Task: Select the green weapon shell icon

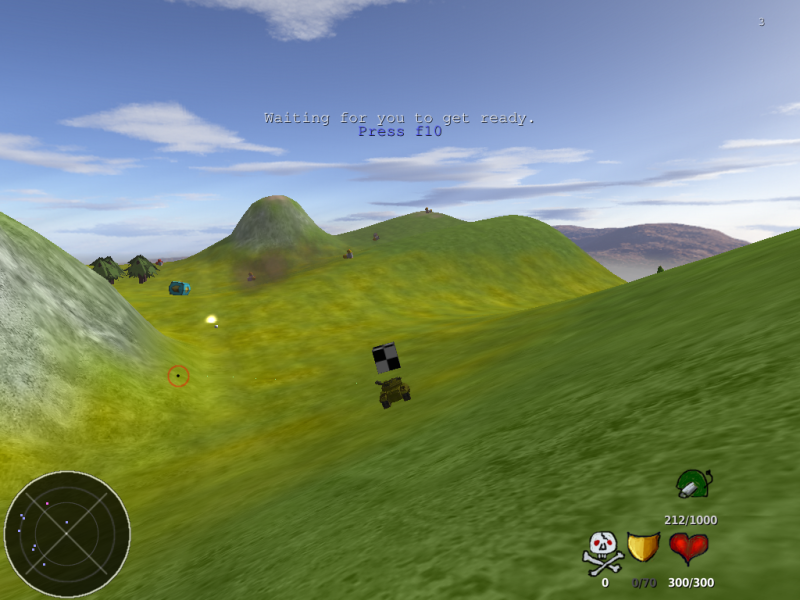Action: tap(692, 484)
